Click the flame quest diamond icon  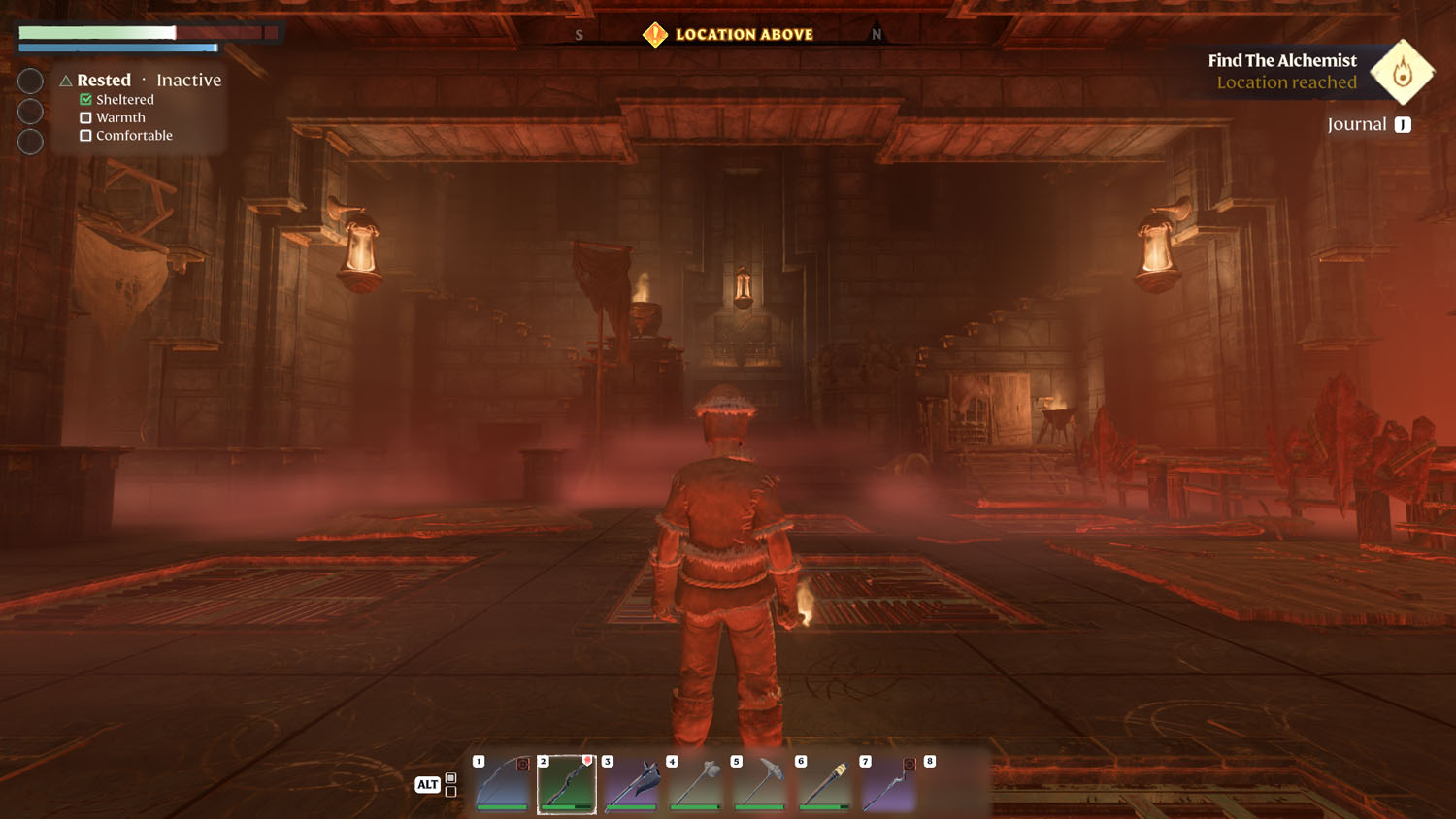[x=1402, y=72]
